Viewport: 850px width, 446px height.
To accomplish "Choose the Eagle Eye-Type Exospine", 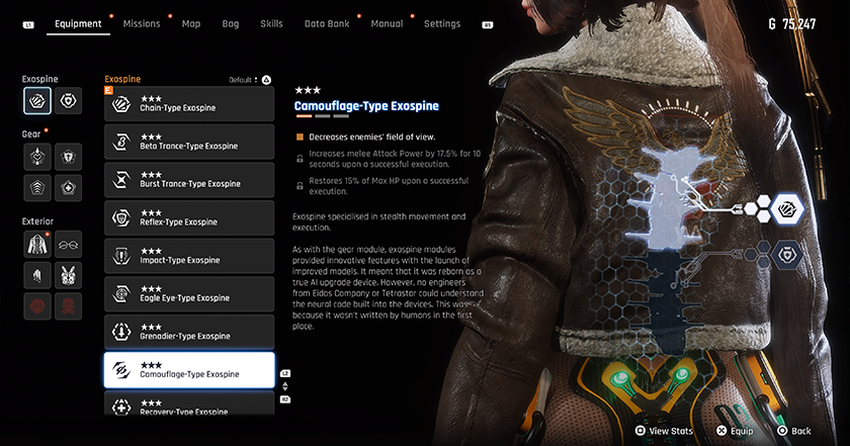I will [x=189, y=293].
